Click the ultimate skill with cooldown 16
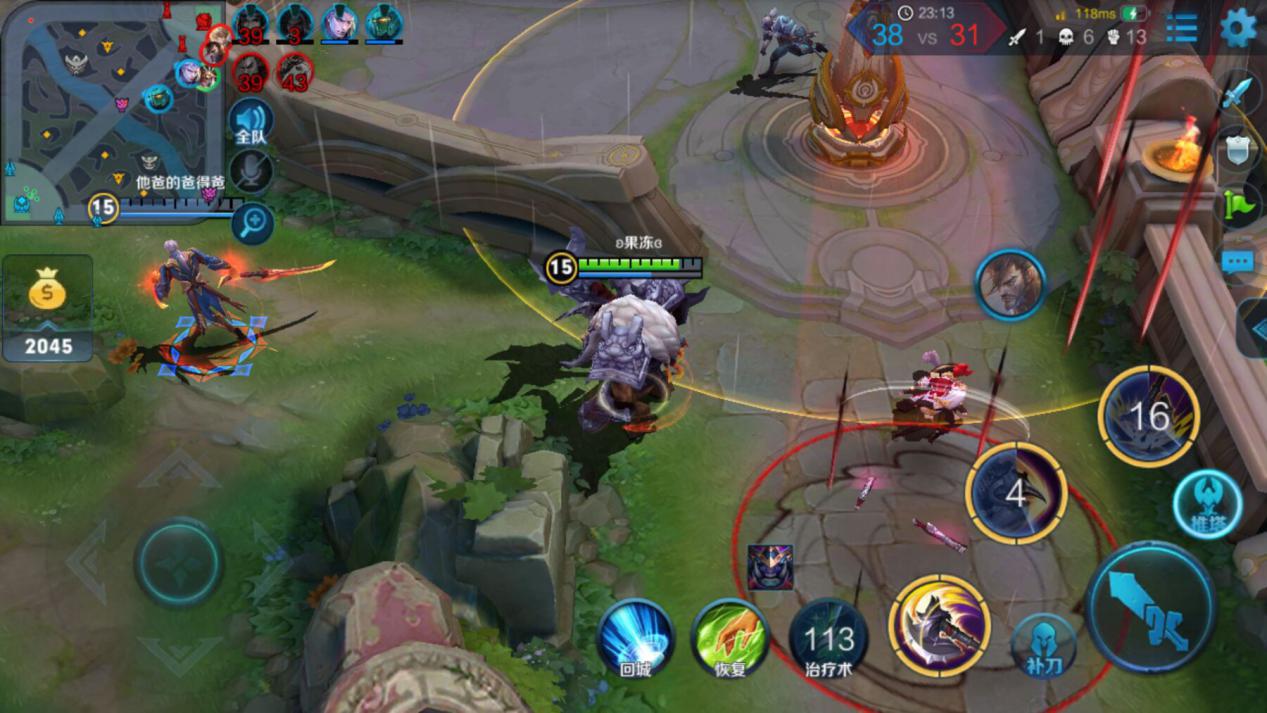The height and width of the screenshot is (713, 1267). coord(1148,415)
